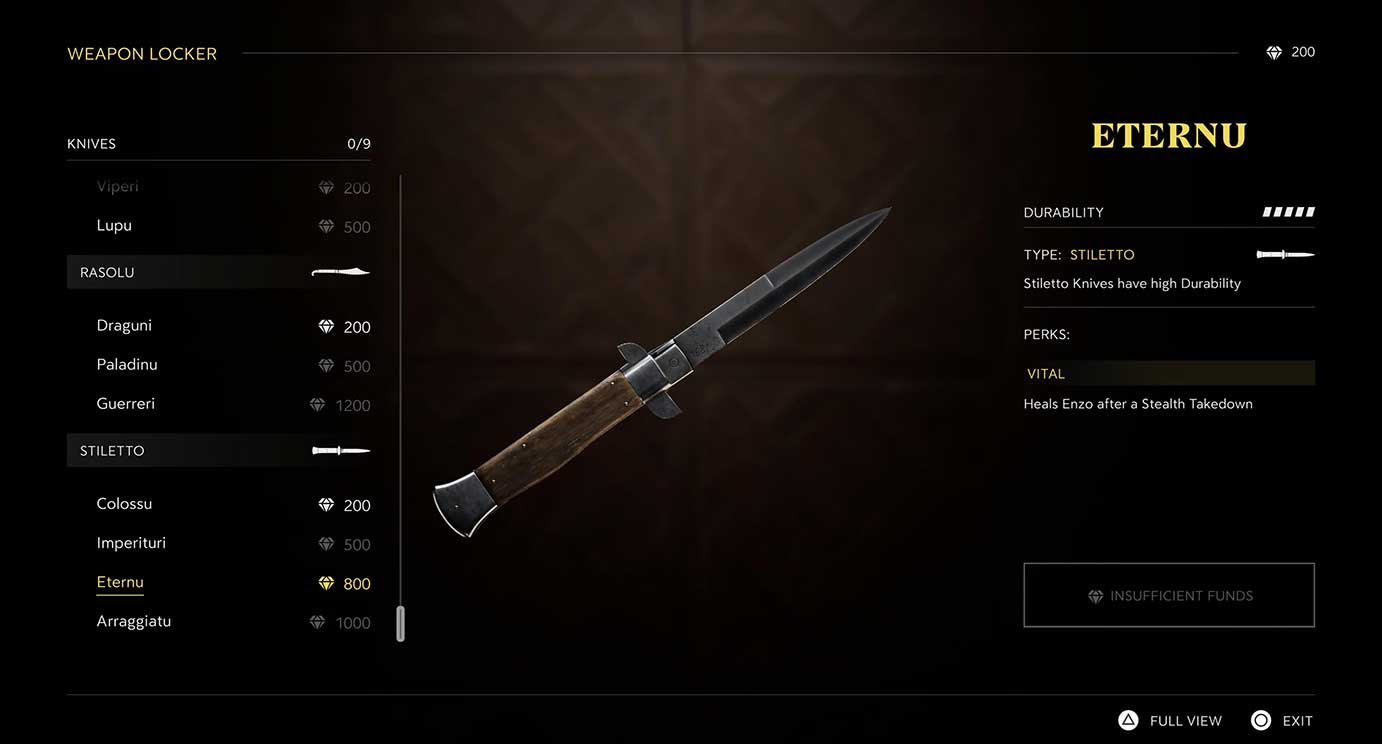Open the Full View of the knife
Viewport: 1382px width, 744px height.
1170,721
